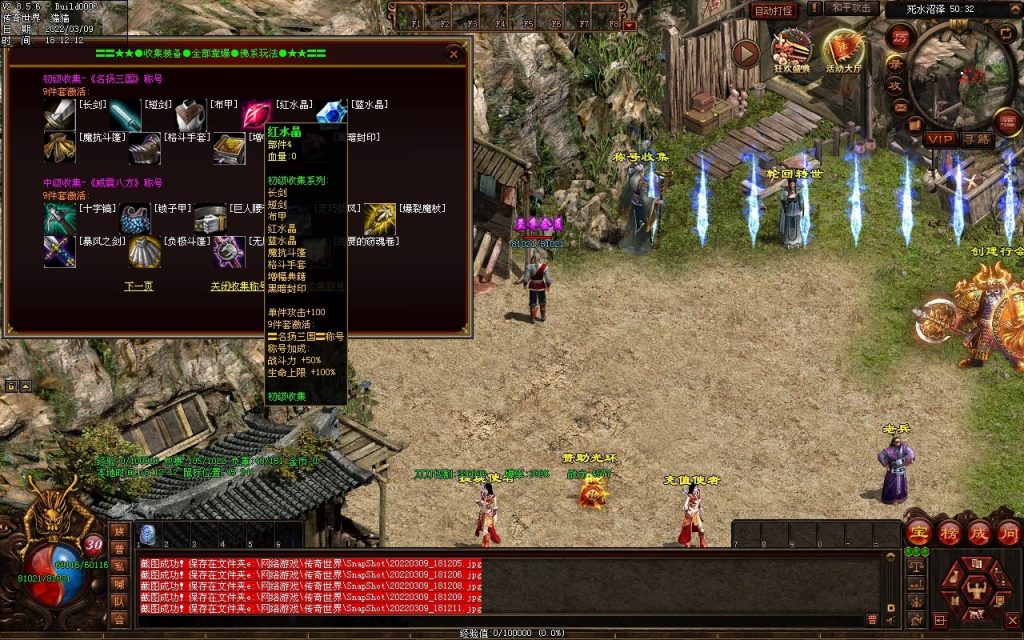This screenshot has height=640, width=1024.
Task: Close the collection equipment panel
Action: pos(454,54)
